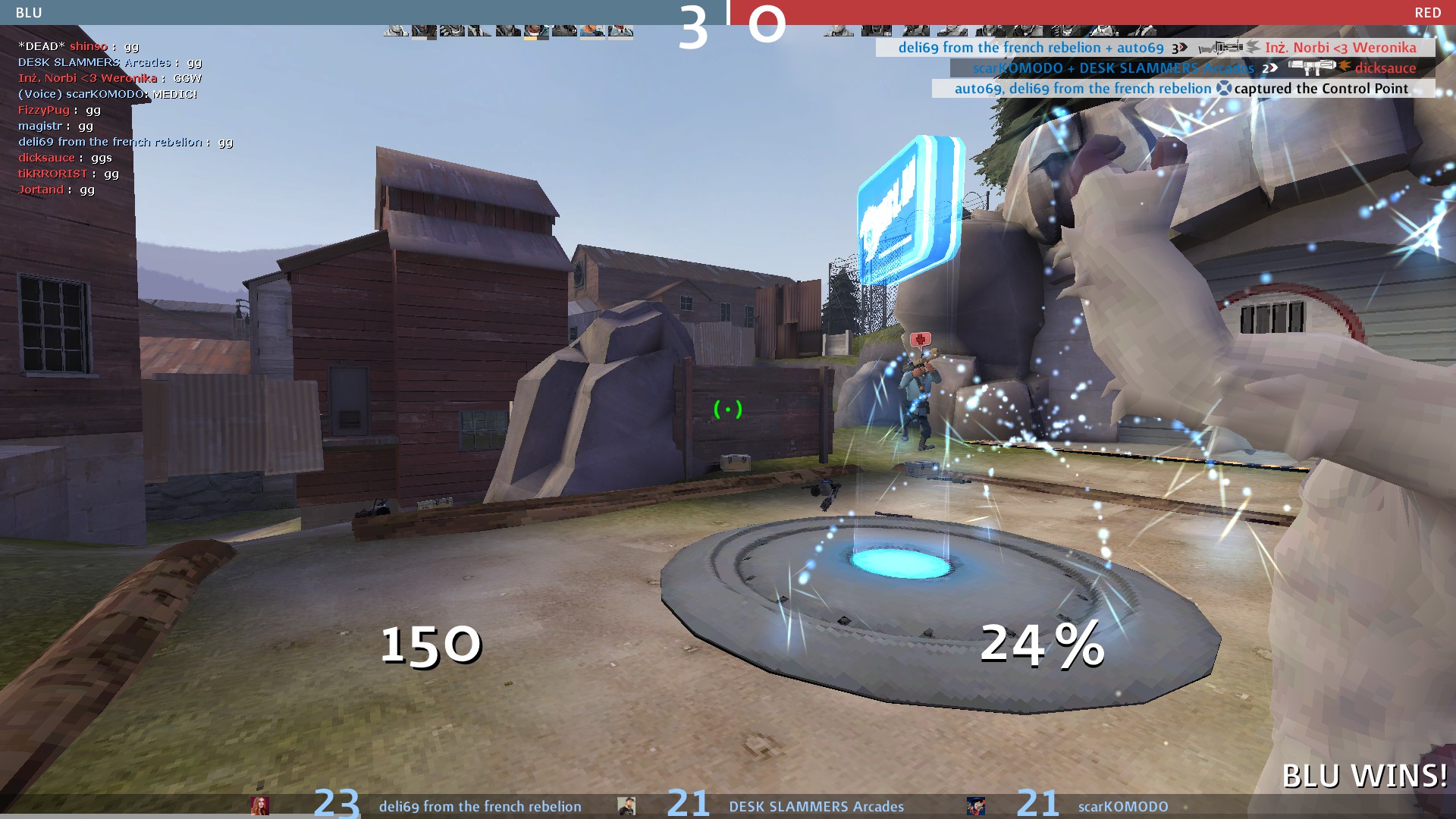Select Jortand's chat message
This screenshot has height=819, width=1456.
[x=56, y=190]
